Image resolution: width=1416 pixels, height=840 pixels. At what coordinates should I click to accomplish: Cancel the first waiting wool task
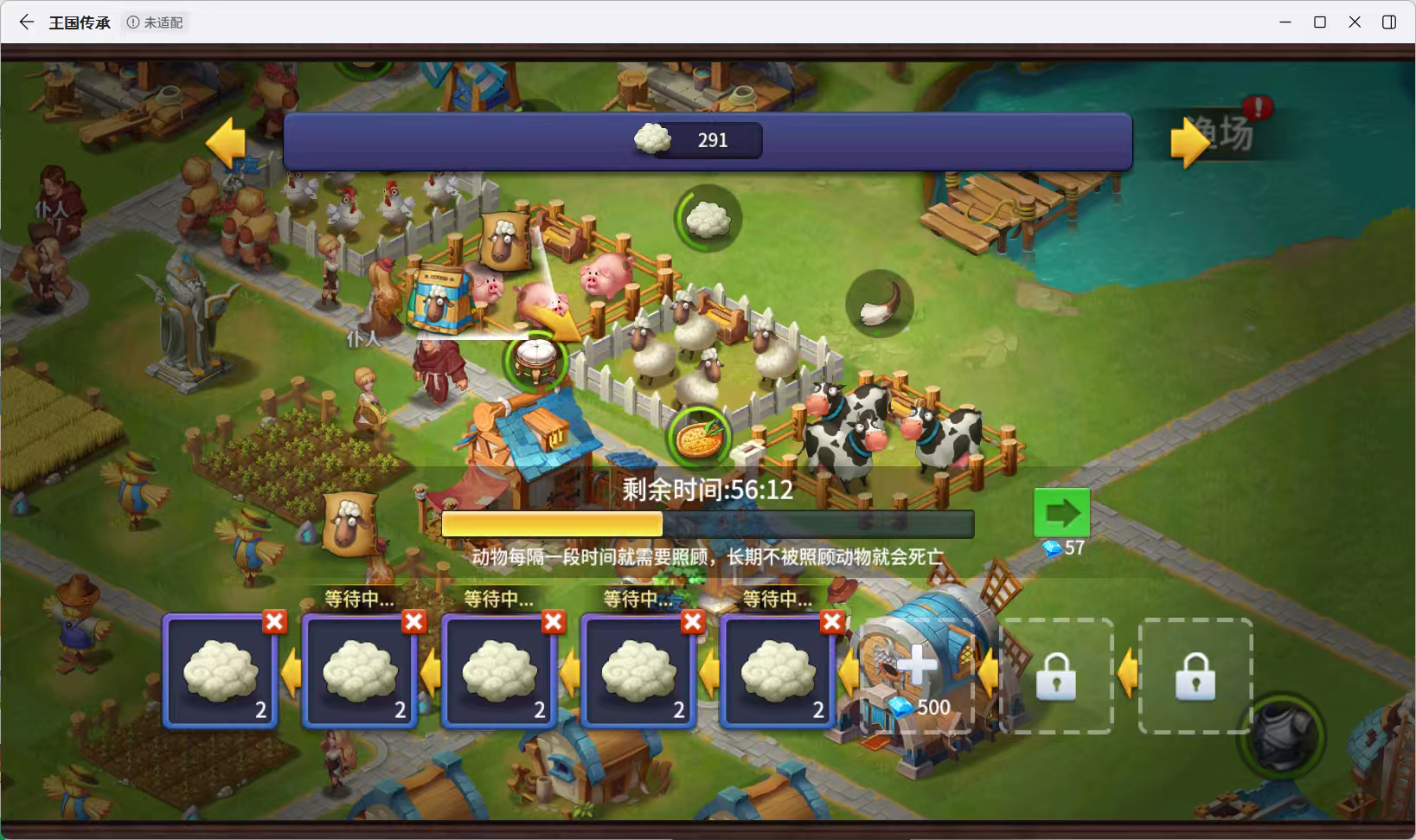click(x=273, y=620)
